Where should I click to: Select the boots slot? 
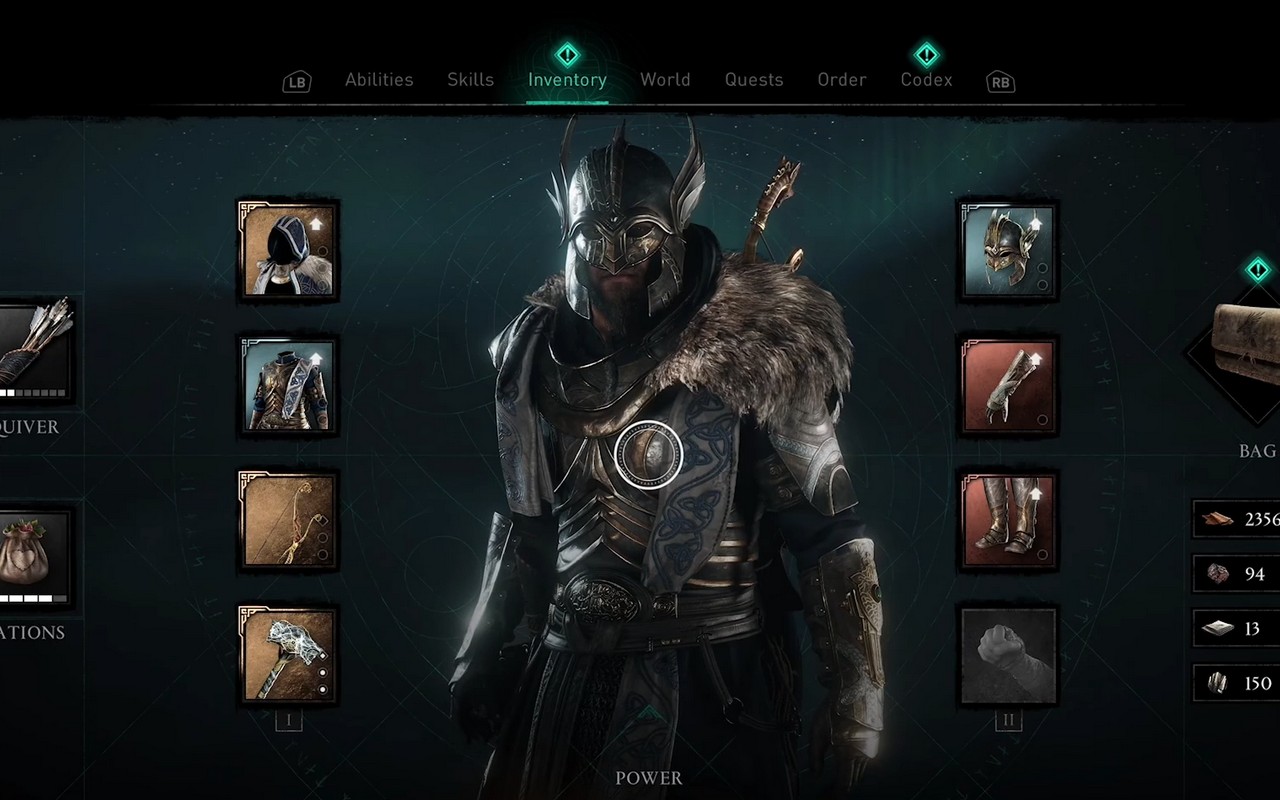[x=1010, y=518]
